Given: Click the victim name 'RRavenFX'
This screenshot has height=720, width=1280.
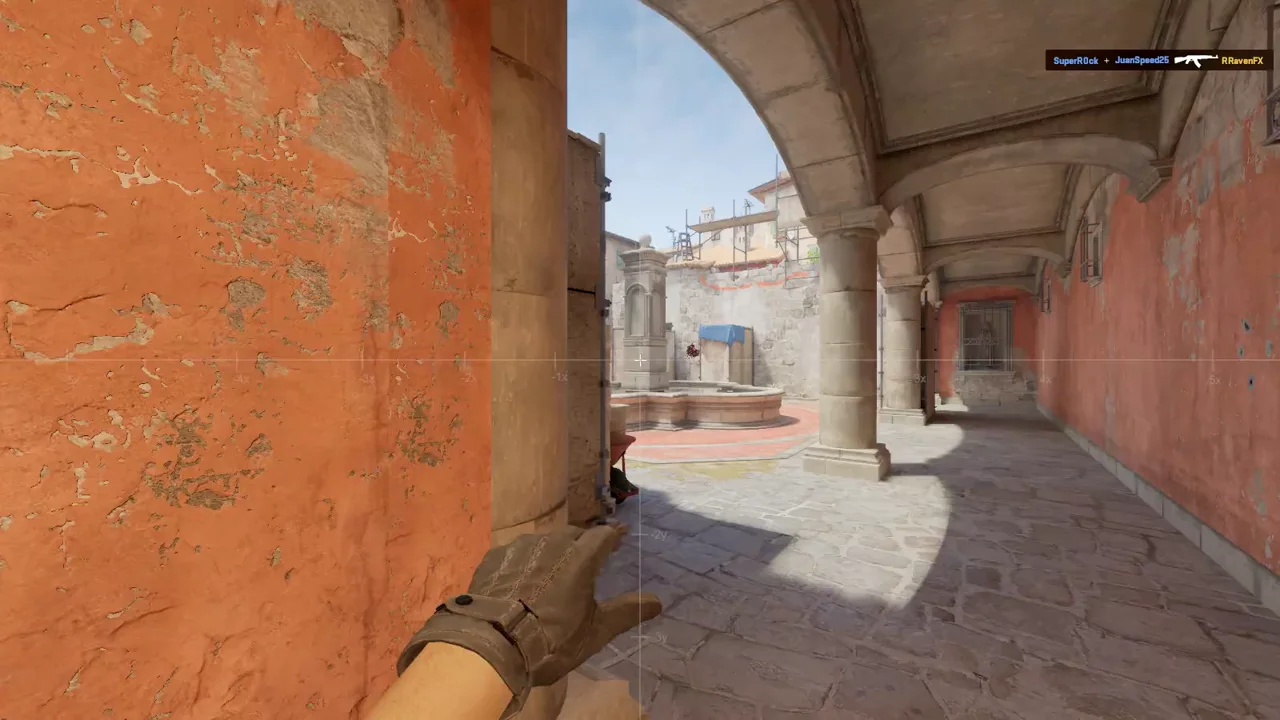Looking at the screenshot, I should (1241, 60).
